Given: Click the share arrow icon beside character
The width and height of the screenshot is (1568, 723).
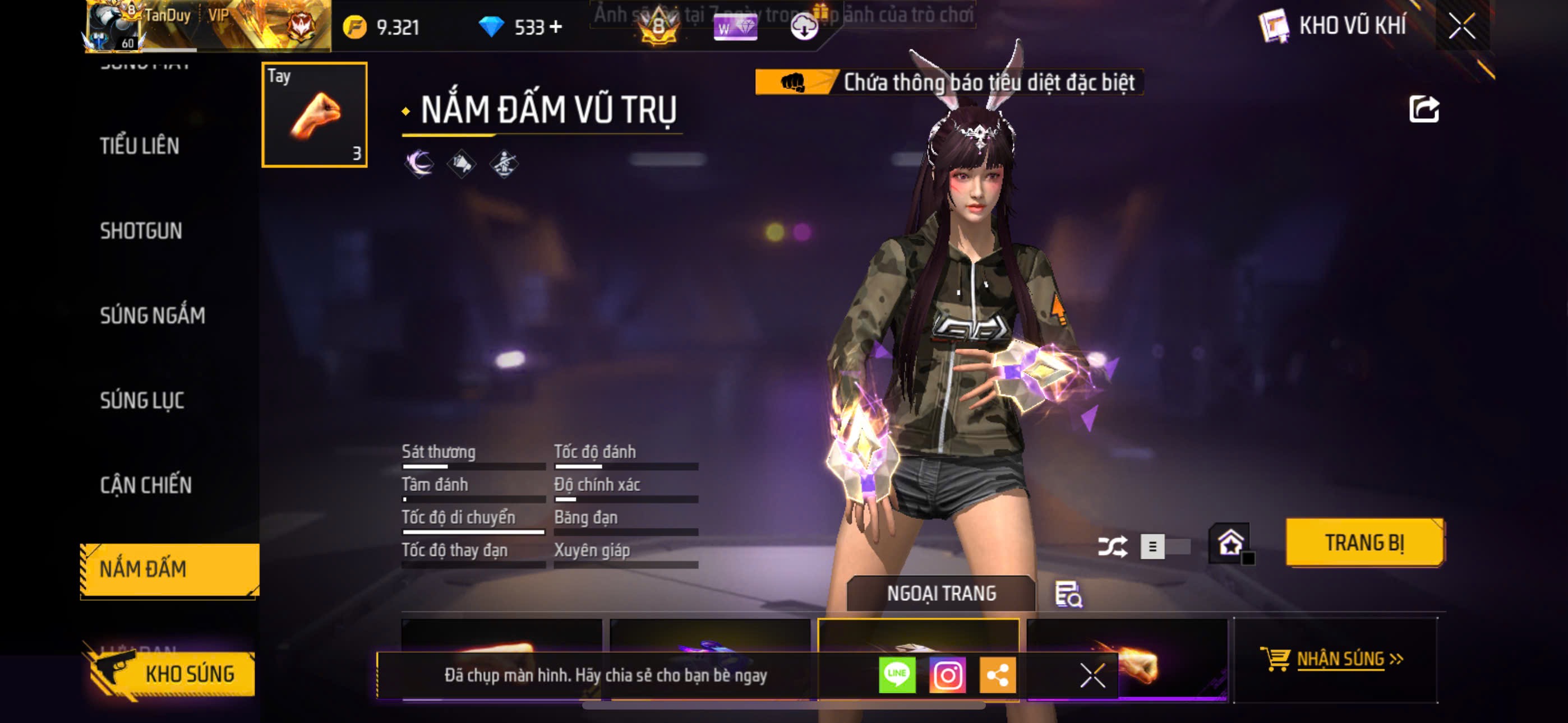Looking at the screenshot, I should [x=1424, y=109].
